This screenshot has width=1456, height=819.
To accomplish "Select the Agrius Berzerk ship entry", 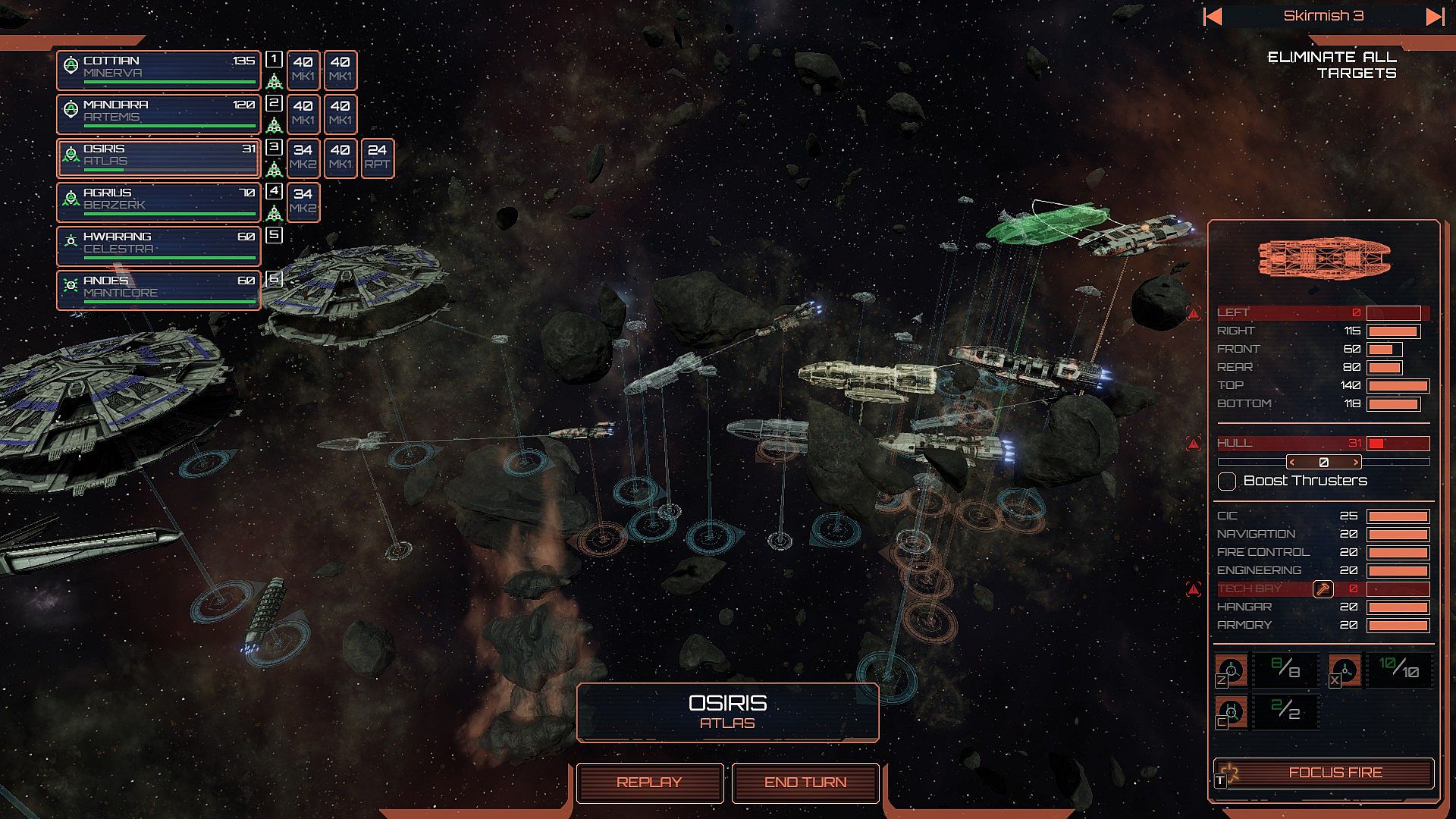I will tap(158, 202).
